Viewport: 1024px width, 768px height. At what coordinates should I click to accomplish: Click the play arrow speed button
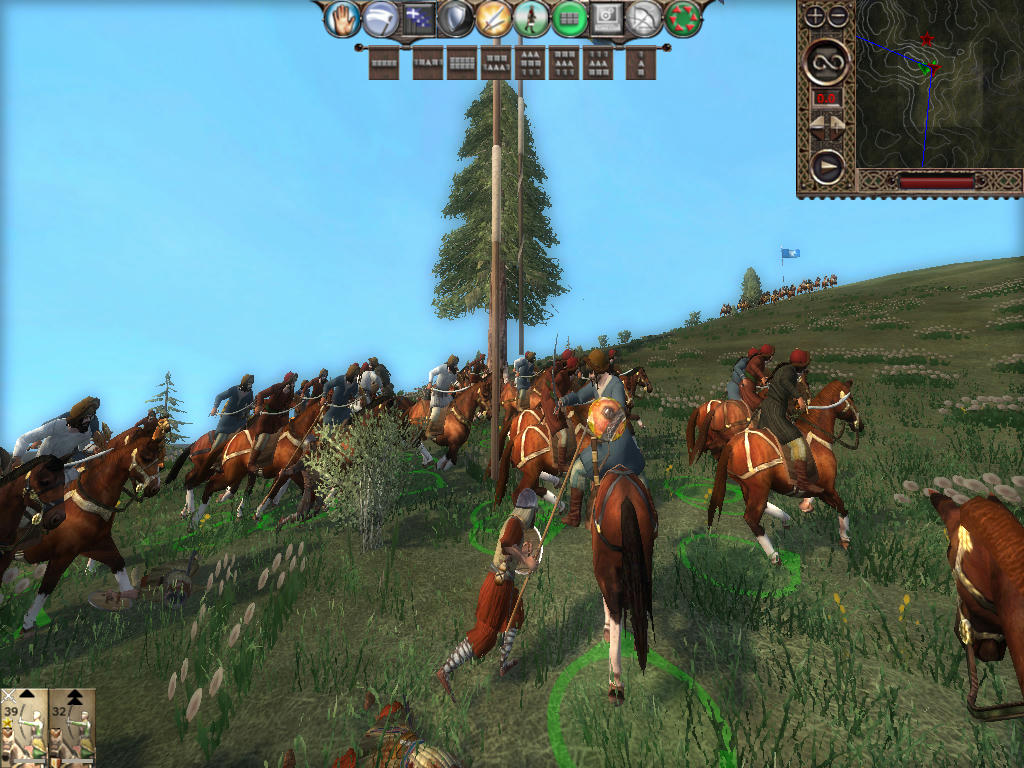[827, 165]
